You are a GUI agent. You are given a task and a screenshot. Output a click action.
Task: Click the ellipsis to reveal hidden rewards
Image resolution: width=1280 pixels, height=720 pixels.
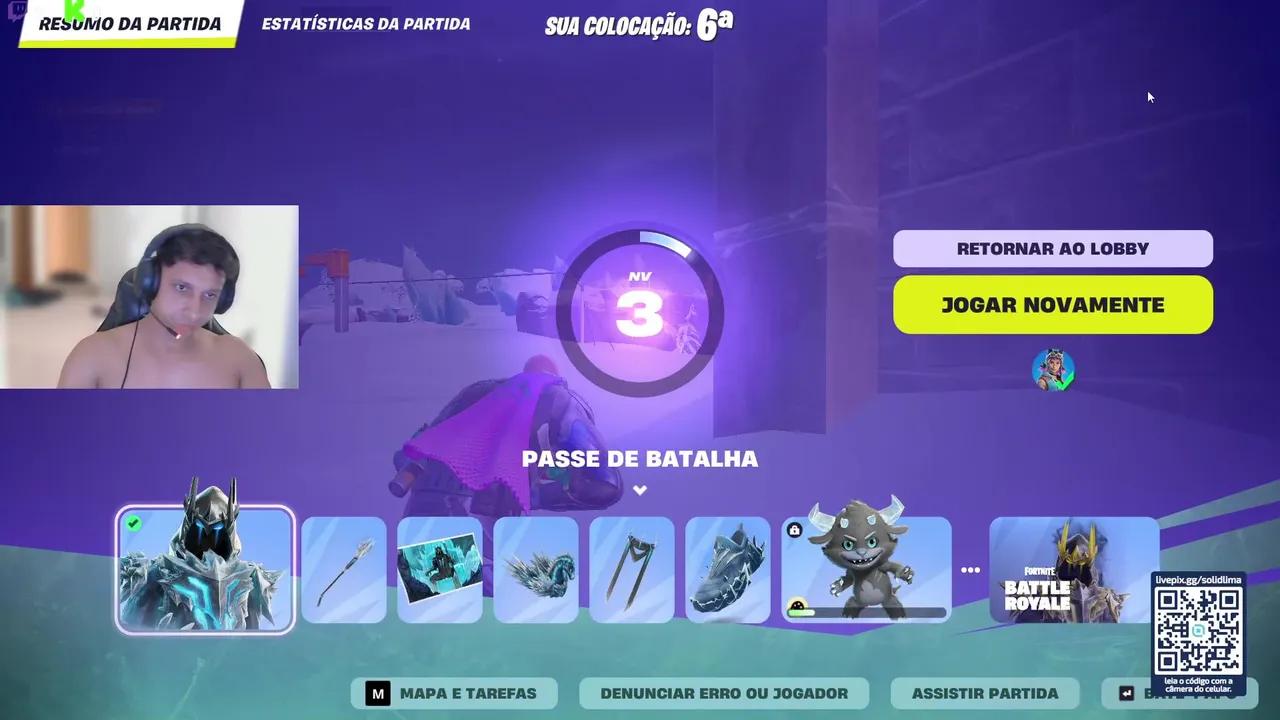970,568
